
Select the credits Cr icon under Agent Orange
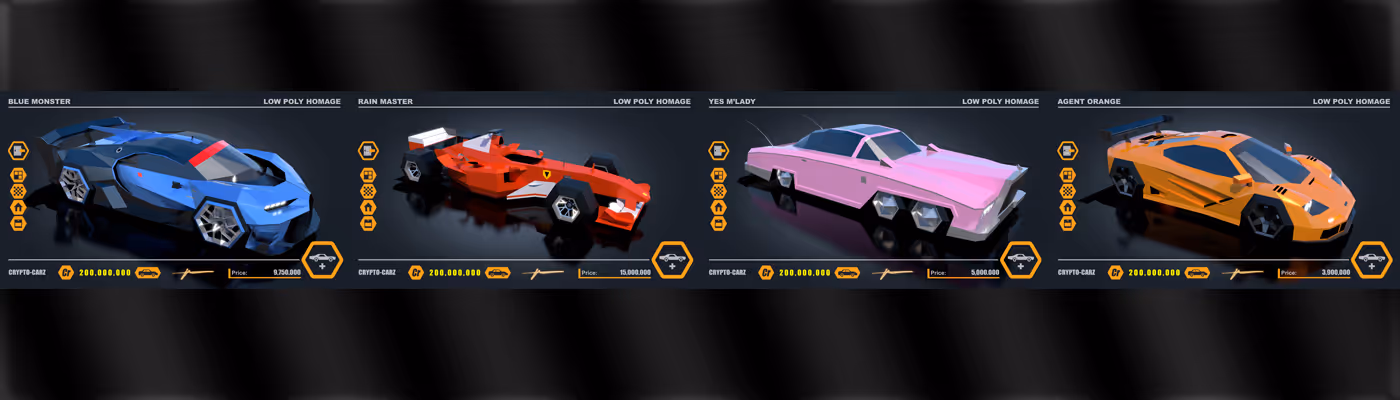(1116, 272)
